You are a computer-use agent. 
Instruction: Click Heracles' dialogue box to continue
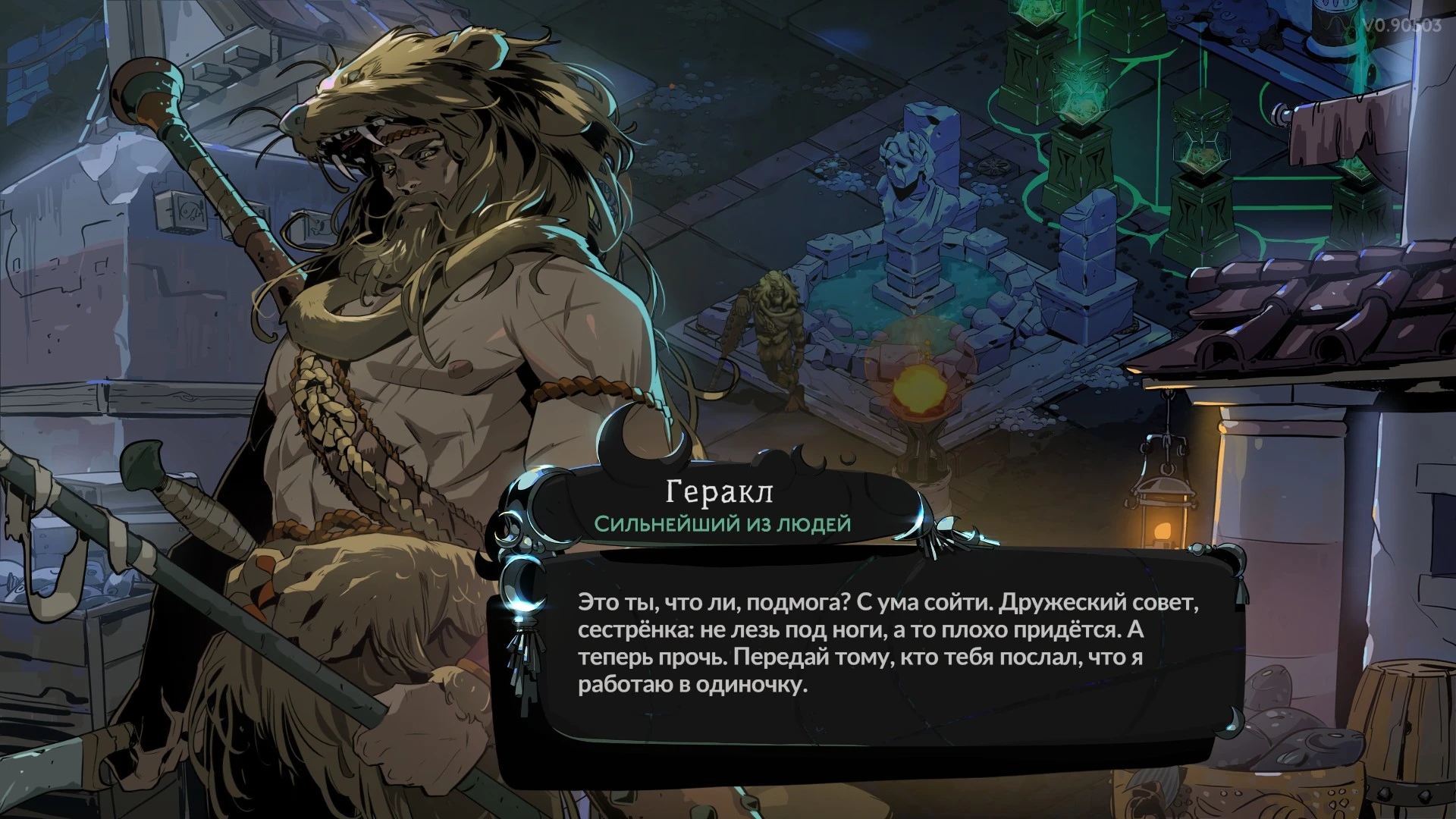coord(872,645)
